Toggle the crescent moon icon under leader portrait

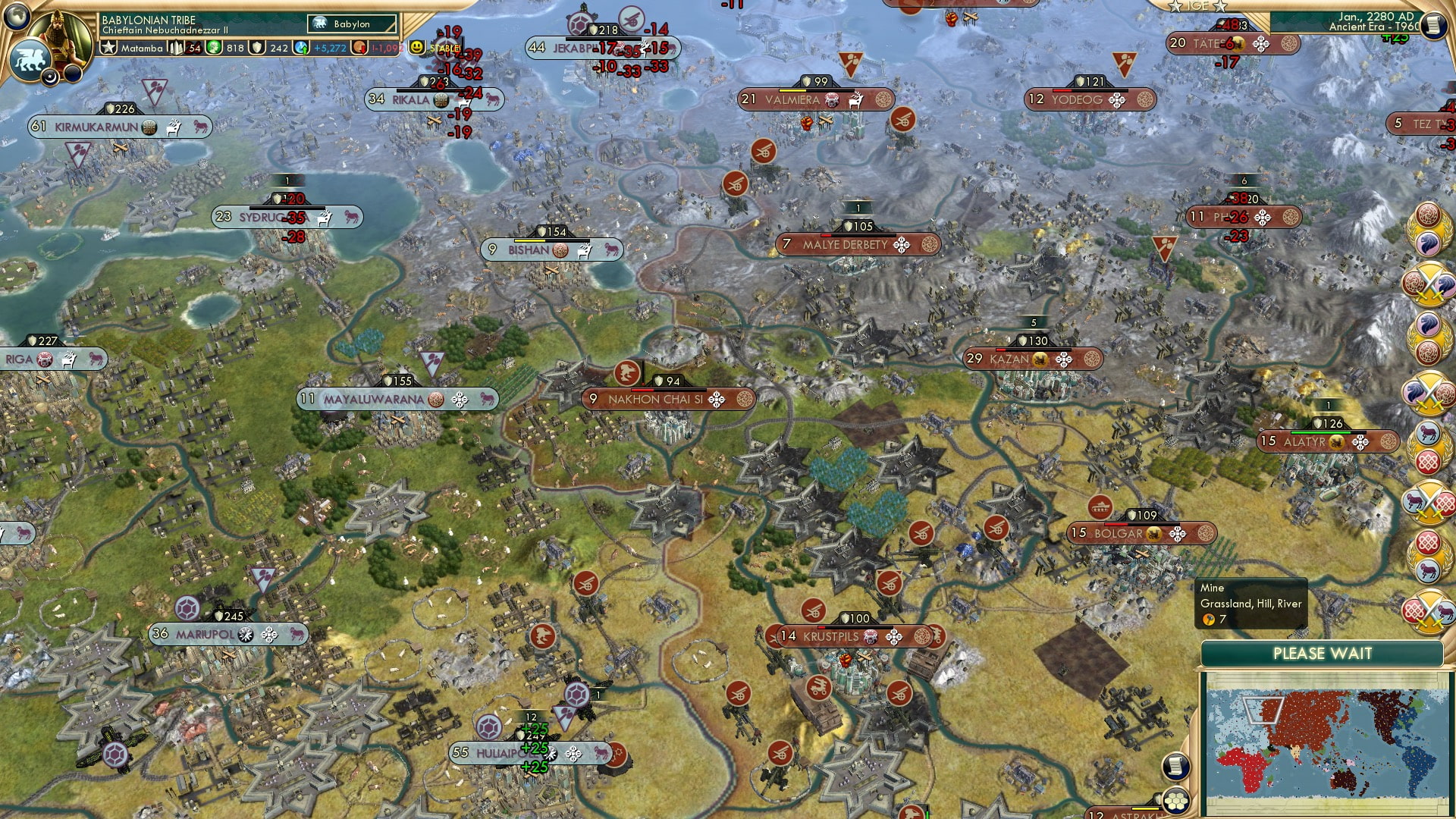(49, 76)
